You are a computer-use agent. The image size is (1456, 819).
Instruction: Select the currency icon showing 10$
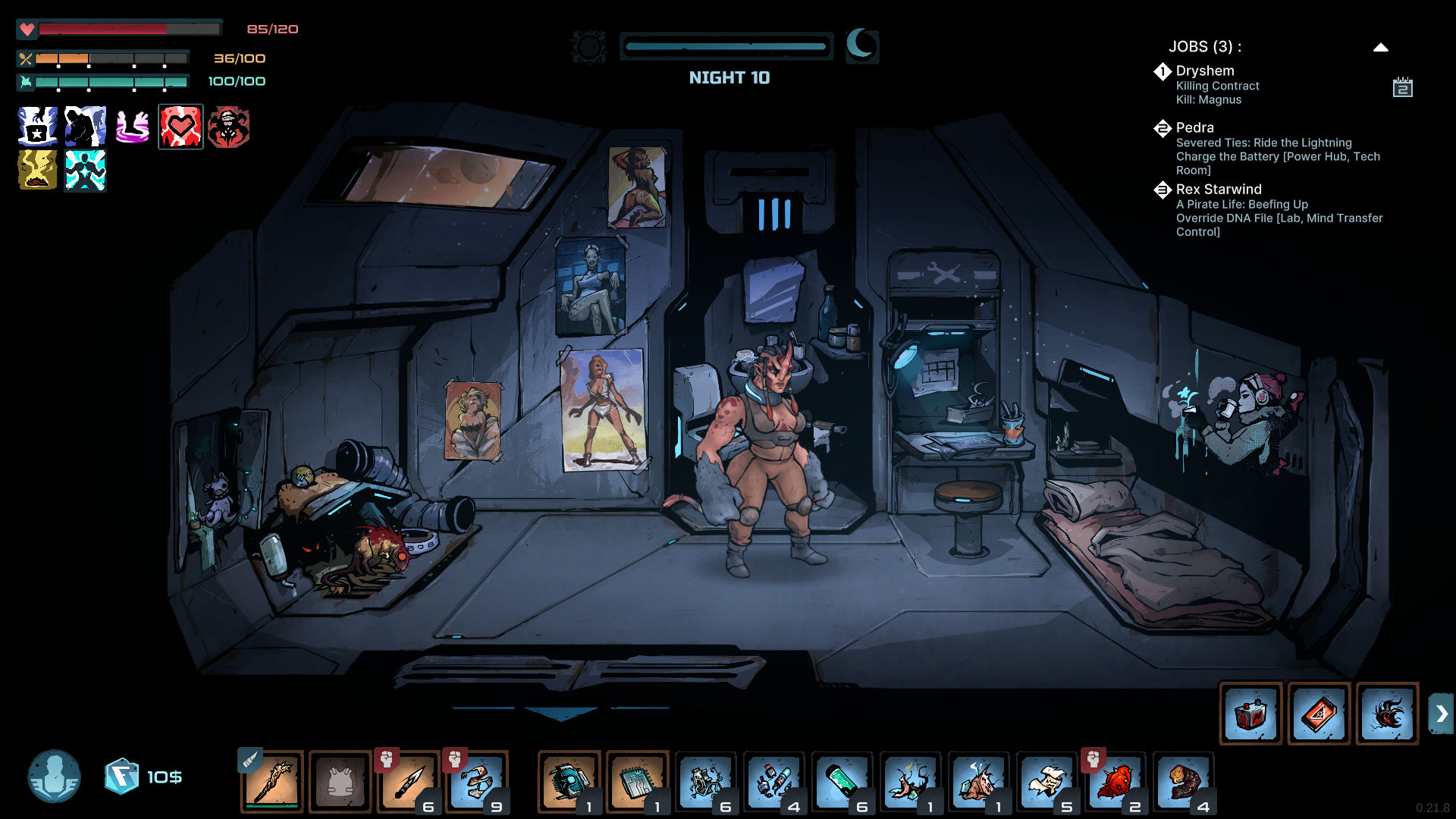123,774
